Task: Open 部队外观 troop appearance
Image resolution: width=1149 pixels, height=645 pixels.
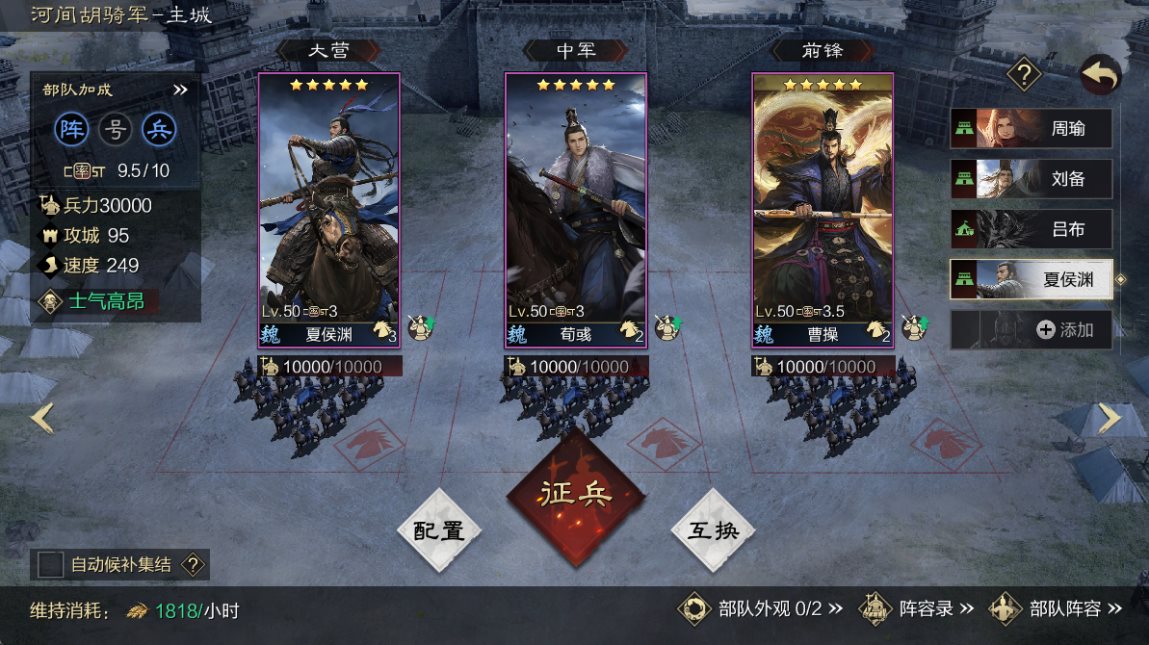Action: click(760, 608)
